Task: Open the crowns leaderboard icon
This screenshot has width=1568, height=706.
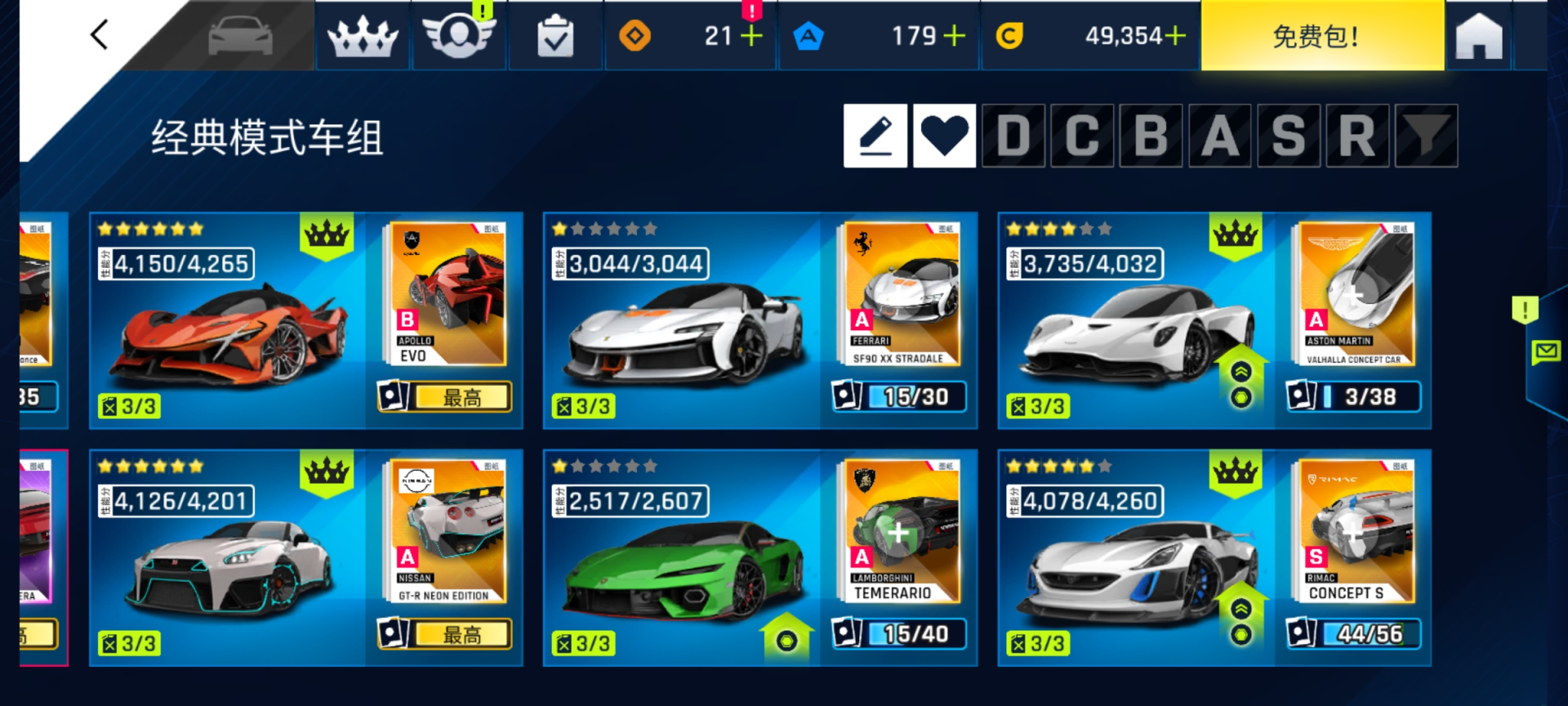Action: 363,37
